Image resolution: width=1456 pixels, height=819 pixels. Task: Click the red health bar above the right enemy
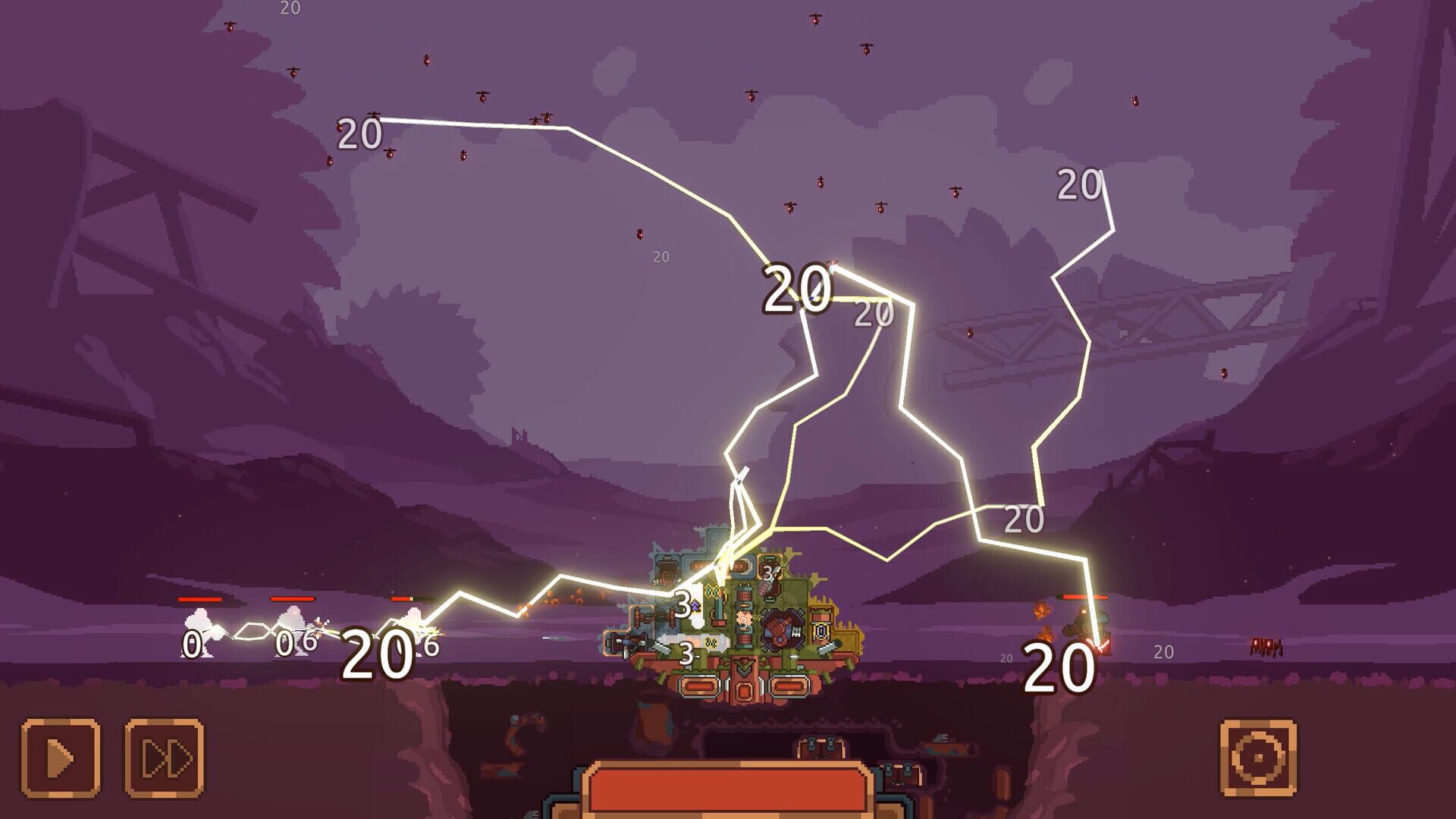coord(1084,597)
